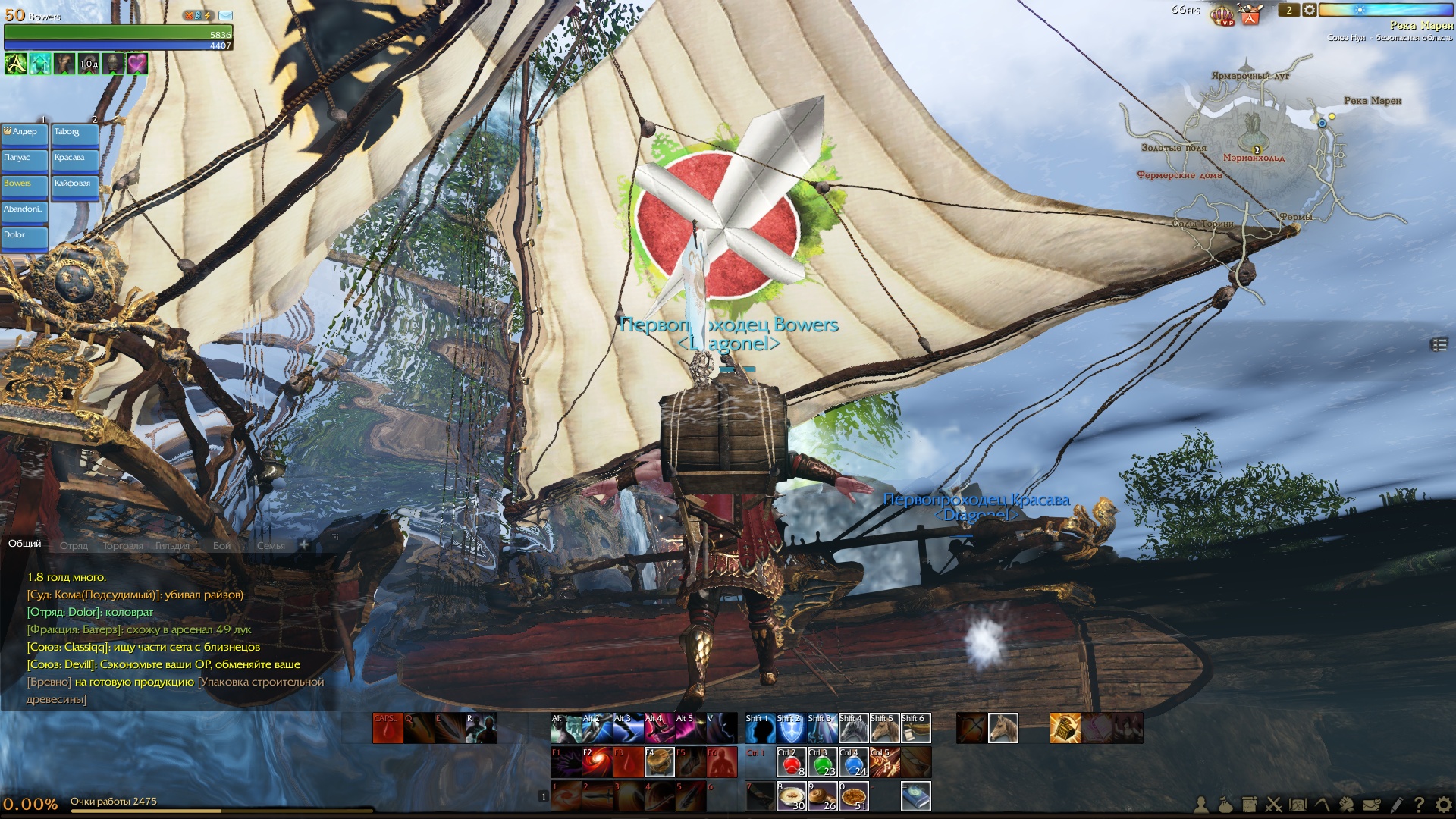This screenshot has width=1456, height=819.
Task: Open the inventory bag icon
Action: coord(1225,805)
